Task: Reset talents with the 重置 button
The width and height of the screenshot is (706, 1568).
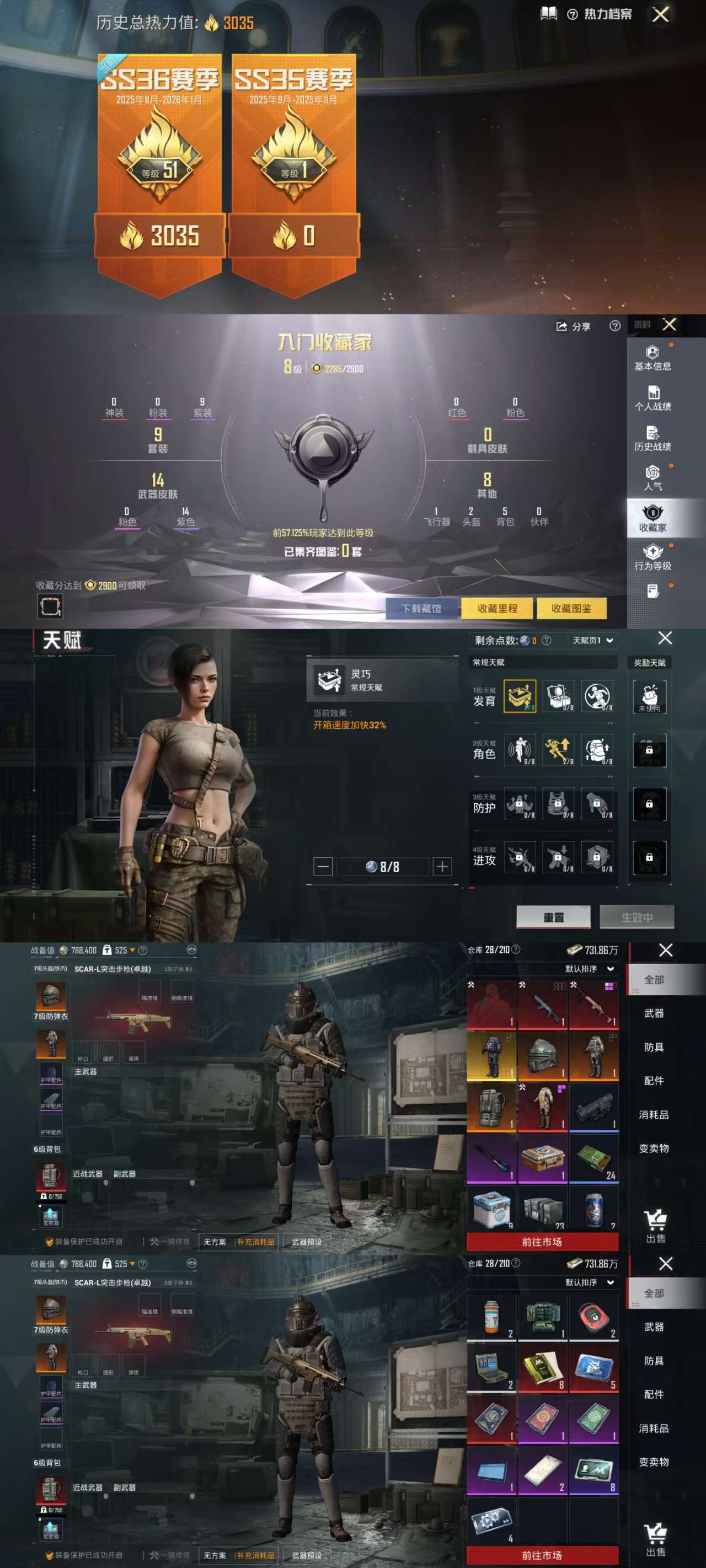Action: (x=553, y=917)
